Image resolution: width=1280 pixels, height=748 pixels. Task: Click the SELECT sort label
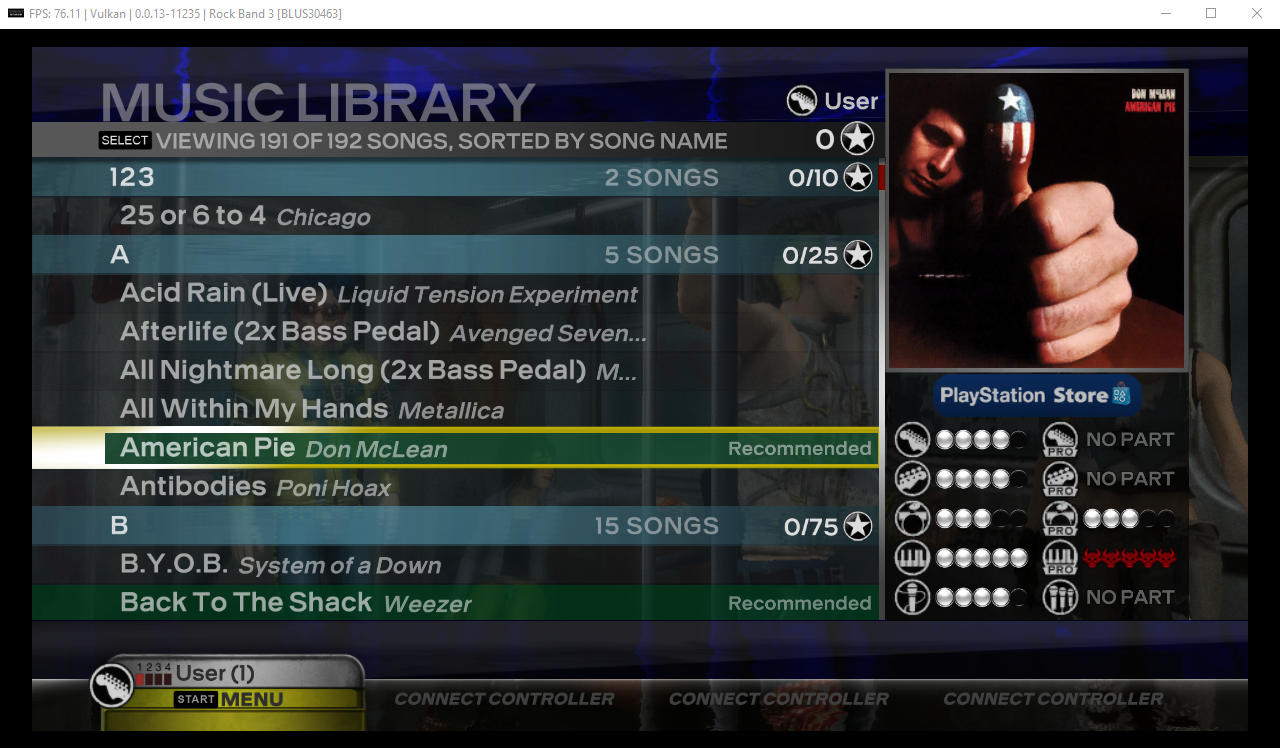coord(124,140)
